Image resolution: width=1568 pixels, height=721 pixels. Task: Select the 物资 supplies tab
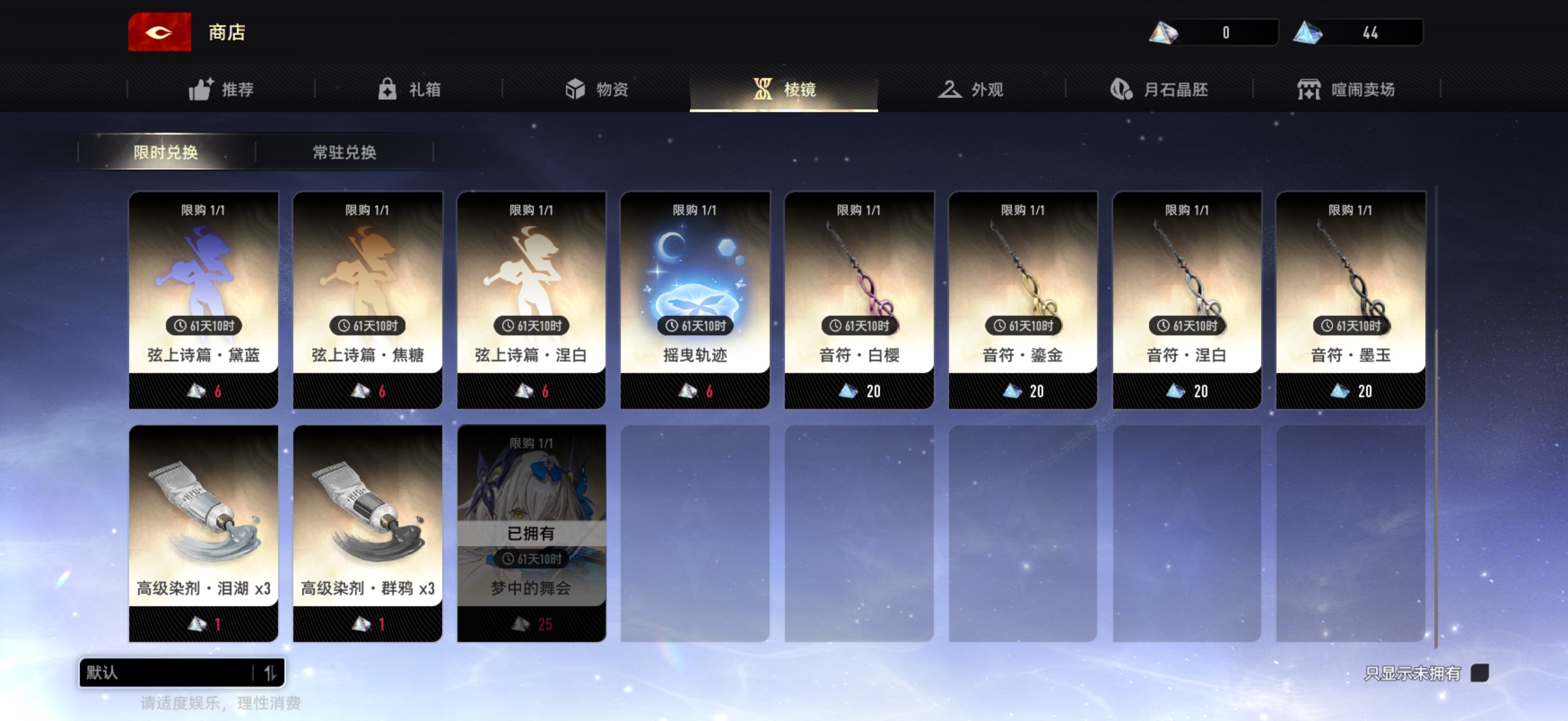click(596, 90)
